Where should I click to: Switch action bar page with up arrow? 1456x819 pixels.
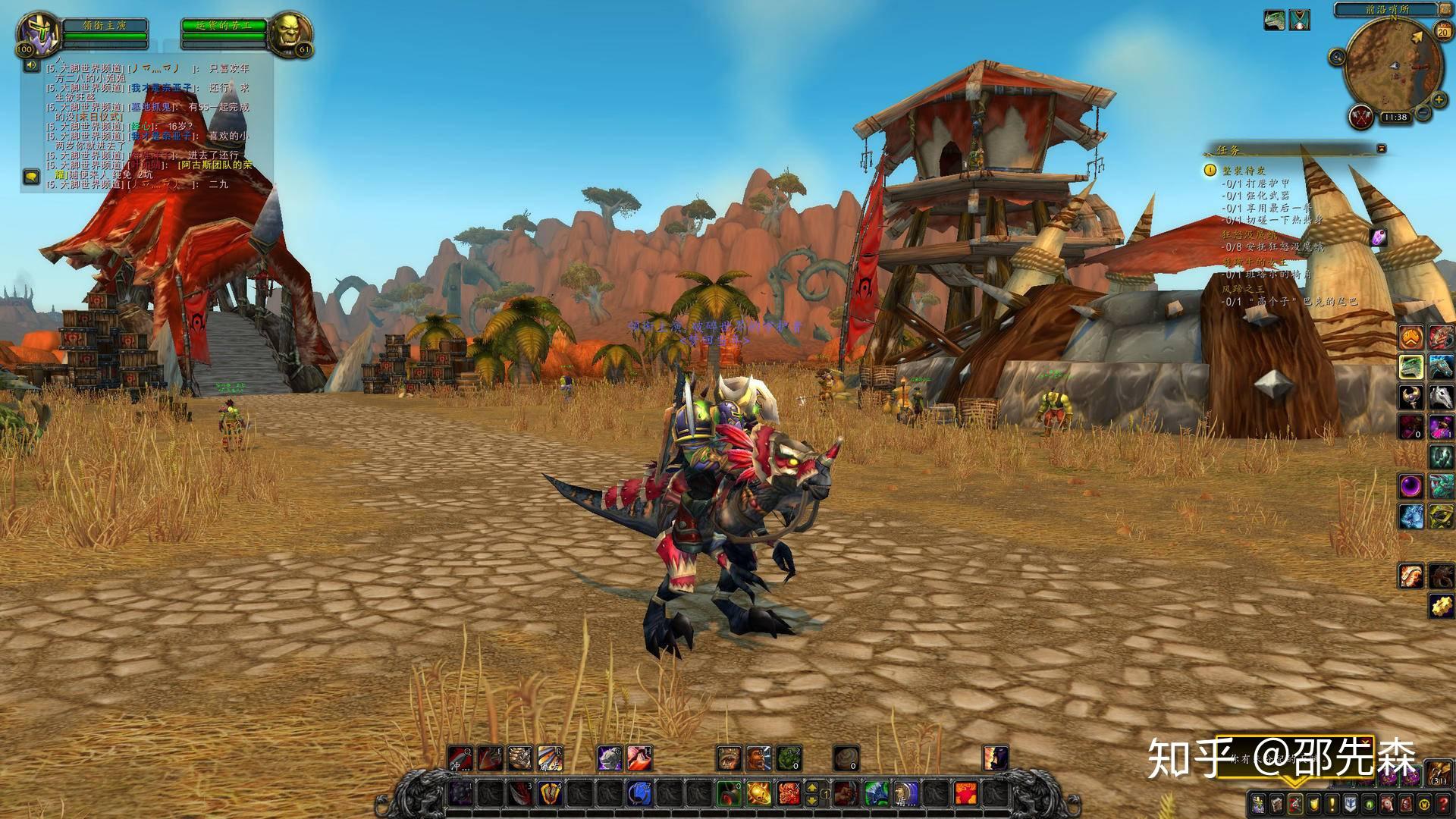pos(811,786)
